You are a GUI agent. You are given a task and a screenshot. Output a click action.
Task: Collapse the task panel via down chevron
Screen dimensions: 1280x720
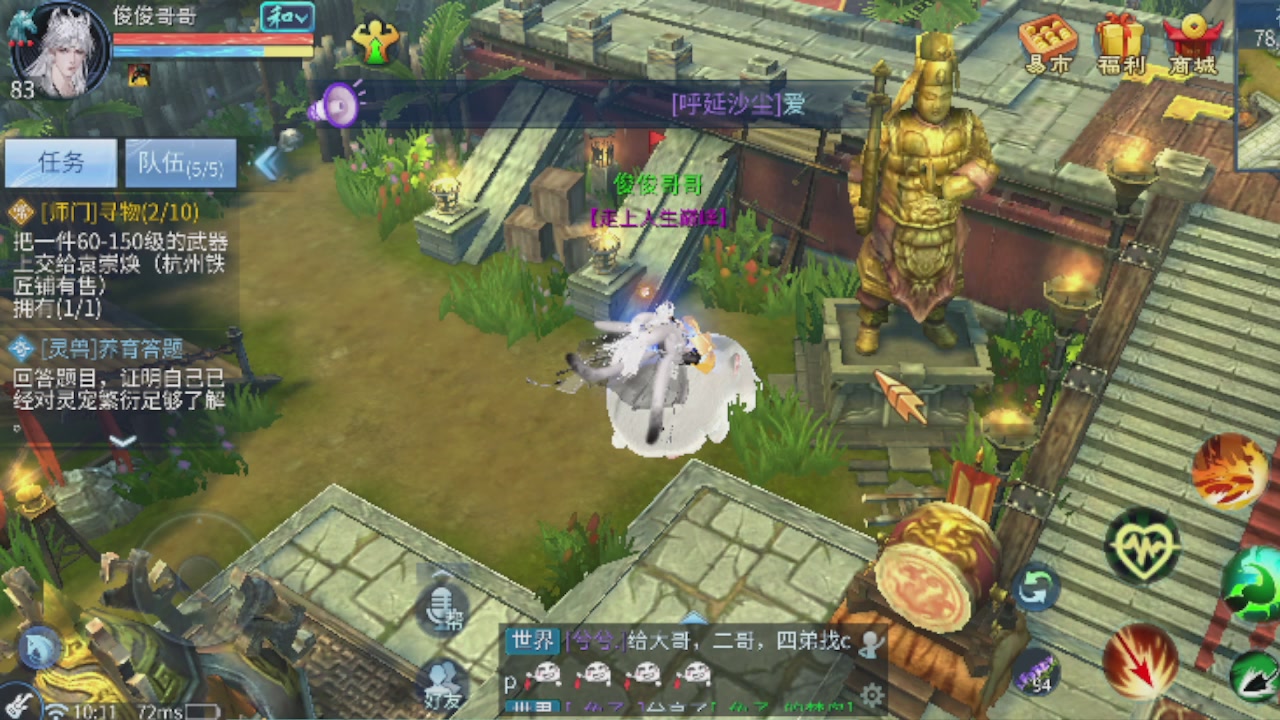pyautogui.click(x=120, y=440)
